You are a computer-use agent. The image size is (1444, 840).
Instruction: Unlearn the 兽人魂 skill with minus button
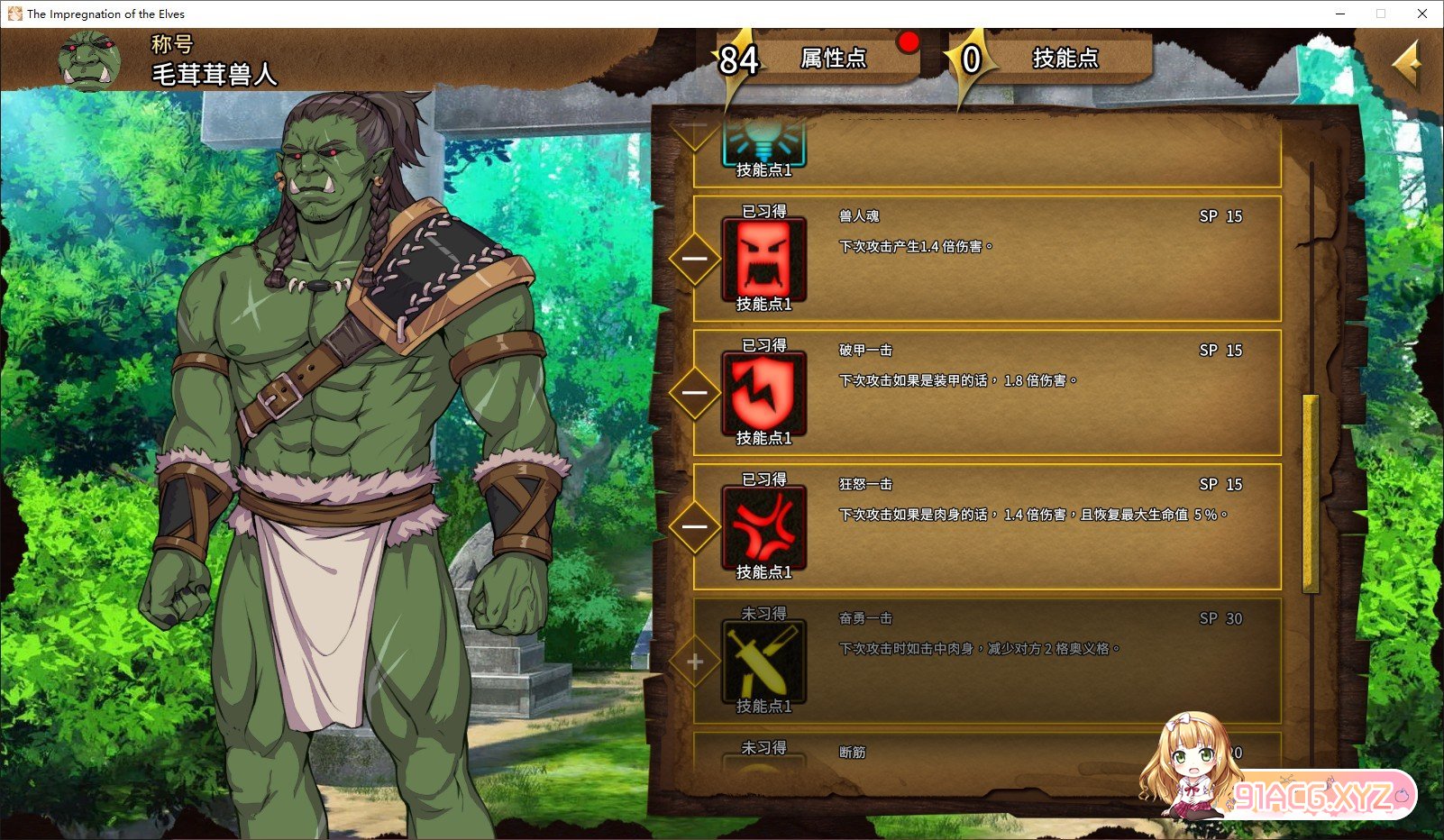[695, 260]
